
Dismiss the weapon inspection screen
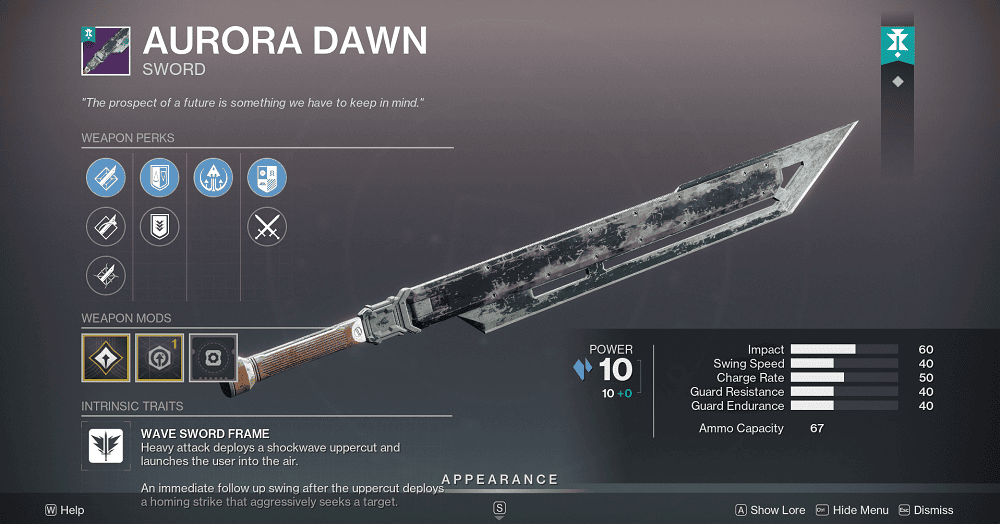tap(926, 510)
